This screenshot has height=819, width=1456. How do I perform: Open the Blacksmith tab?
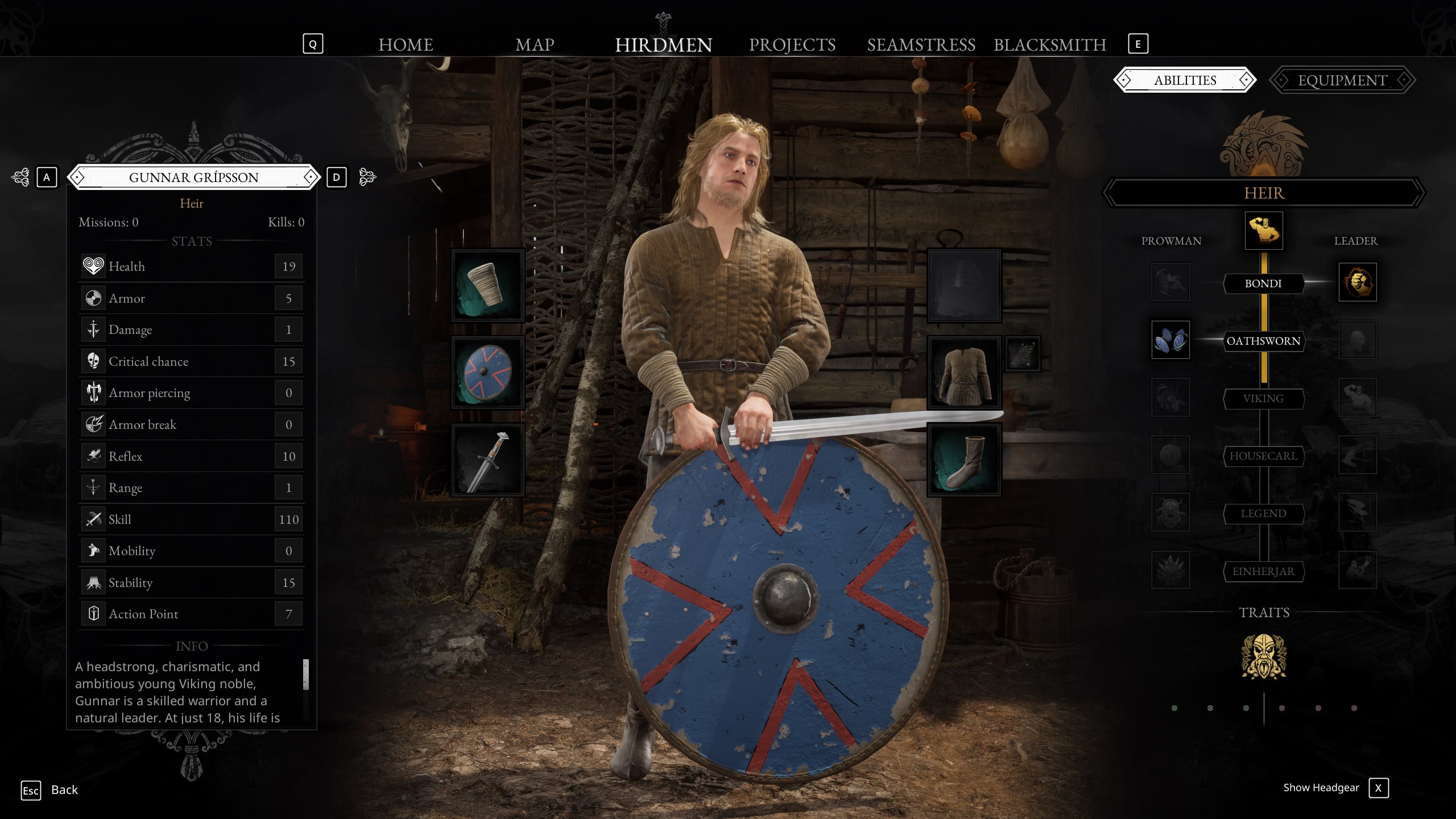click(x=1049, y=44)
